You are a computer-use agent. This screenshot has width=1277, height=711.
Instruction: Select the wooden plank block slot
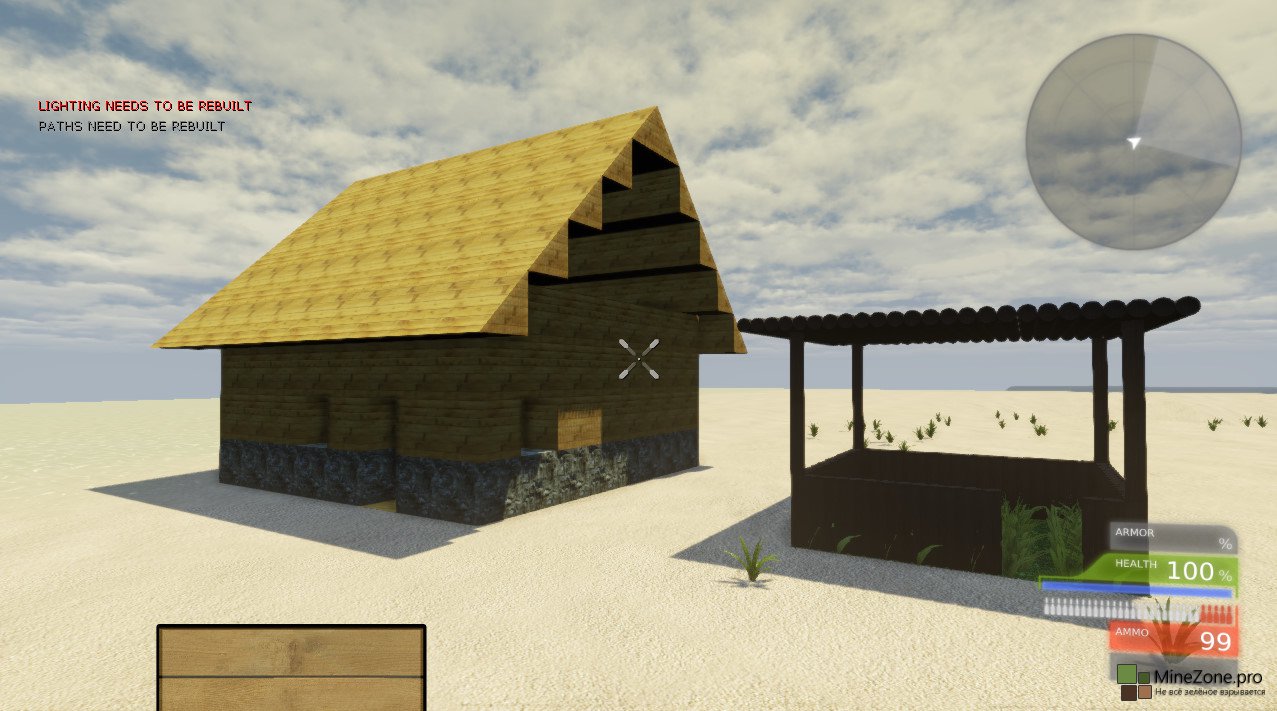[x=291, y=667]
